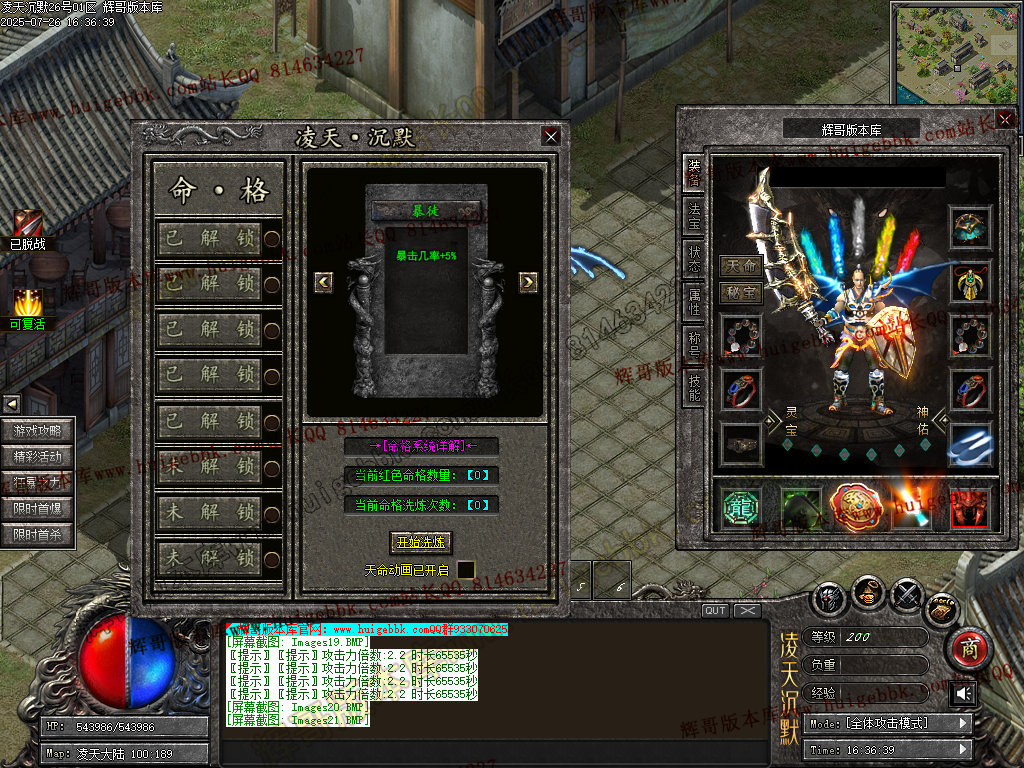Viewport: 1024px width, 768px height.
Task: Open the 精彩活动 menu
Action: point(38,457)
